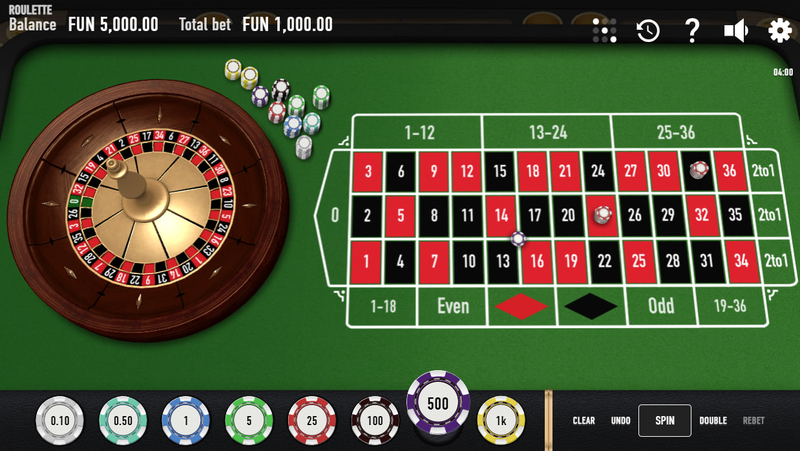This screenshot has height=451, width=800.
Task: Open the help question mark
Action: pos(692,31)
